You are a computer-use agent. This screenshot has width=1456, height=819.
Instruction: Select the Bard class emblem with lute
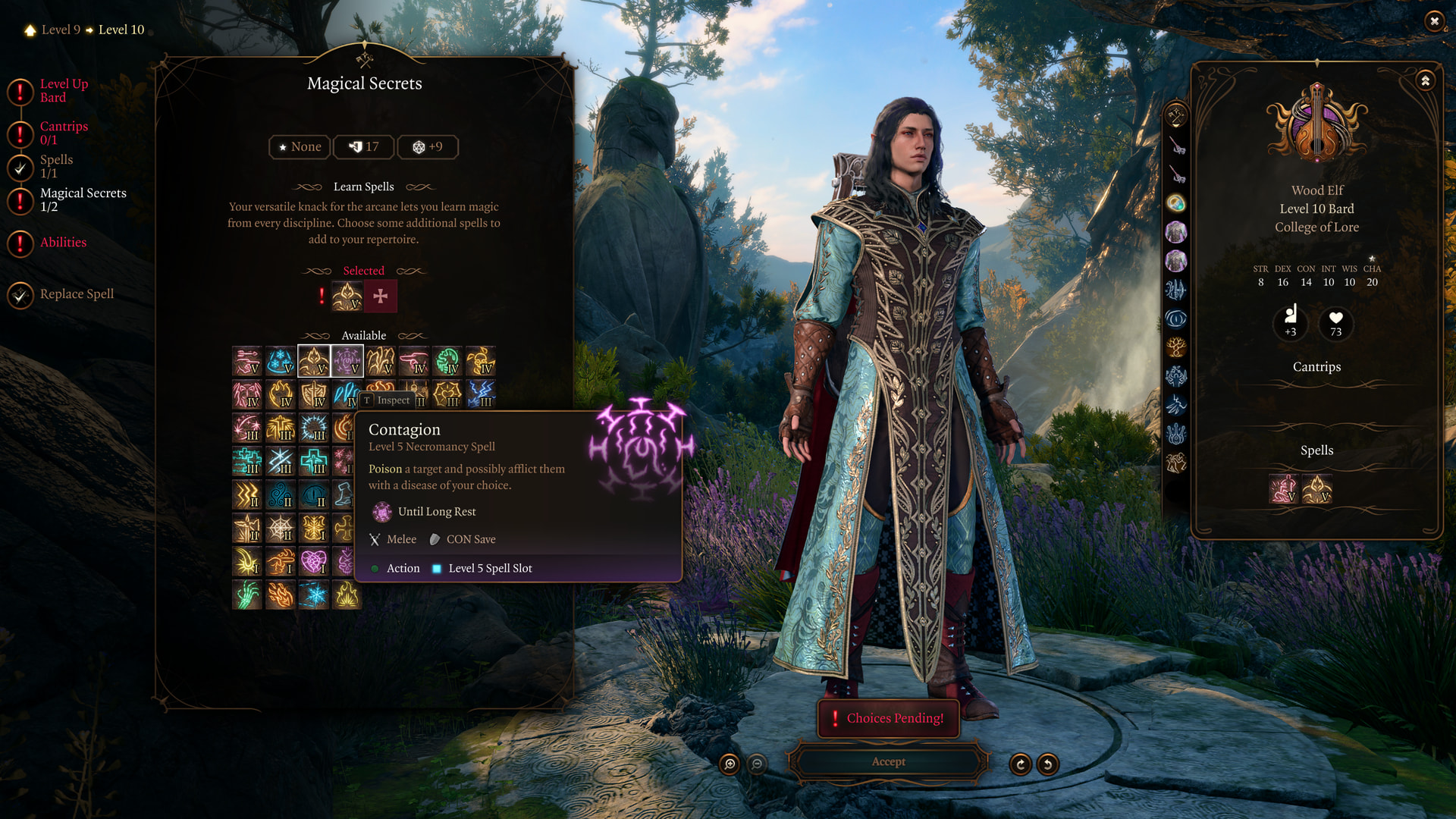1317,123
